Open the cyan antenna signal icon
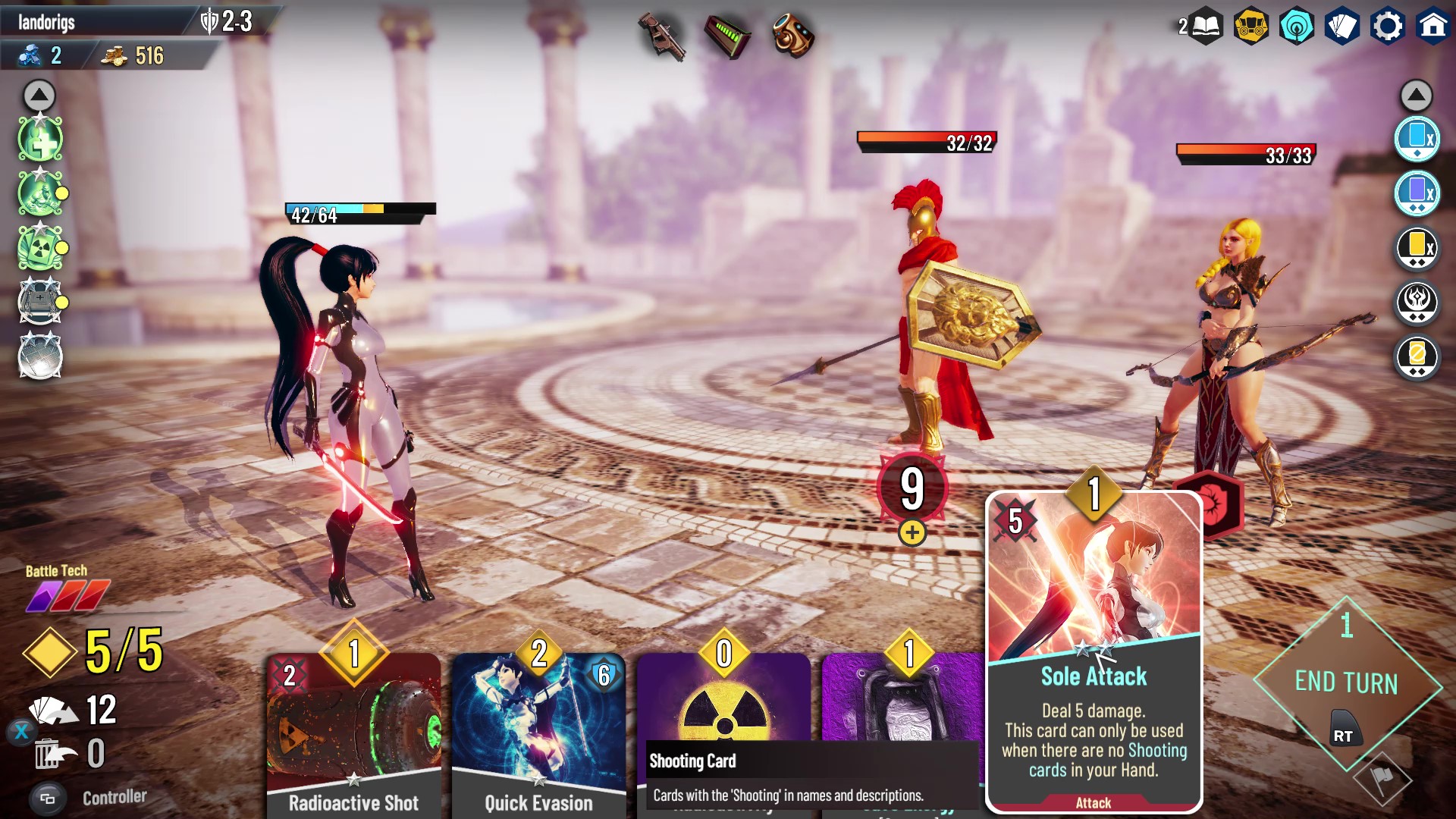Viewport: 1456px width, 819px height. pyautogui.click(x=1296, y=27)
